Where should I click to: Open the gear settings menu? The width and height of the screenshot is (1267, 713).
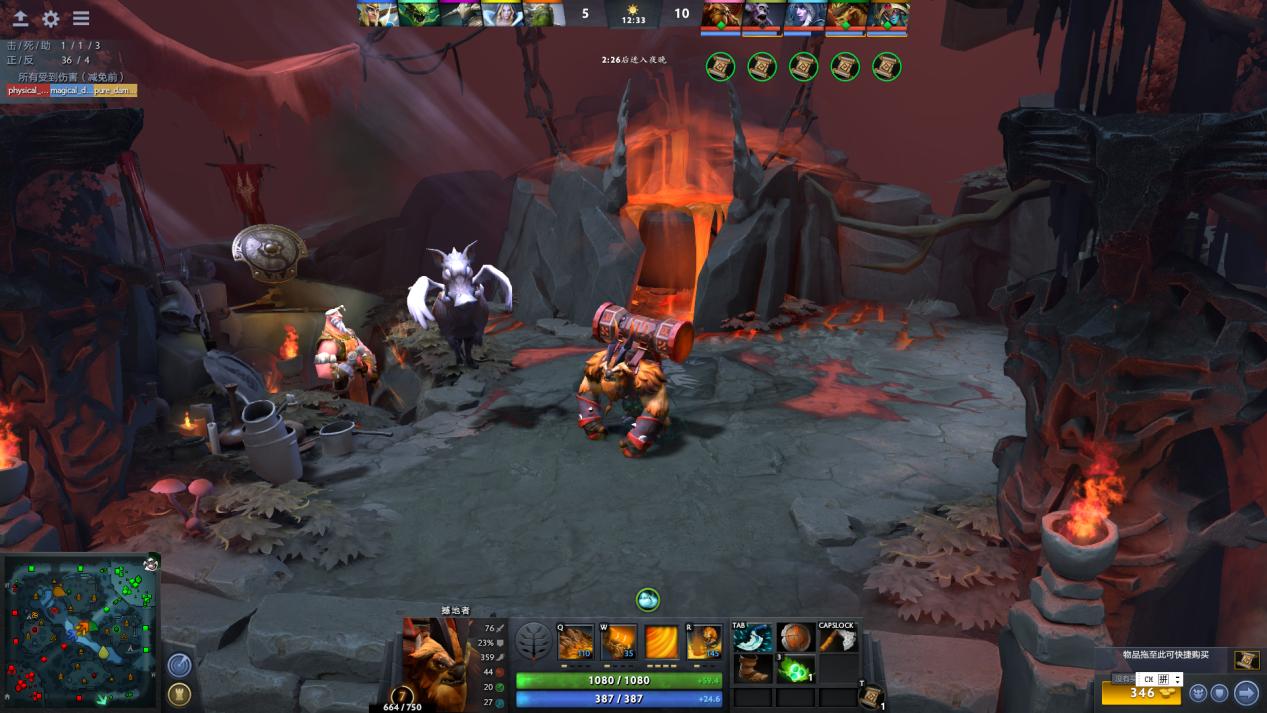click(x=51, y=18)
